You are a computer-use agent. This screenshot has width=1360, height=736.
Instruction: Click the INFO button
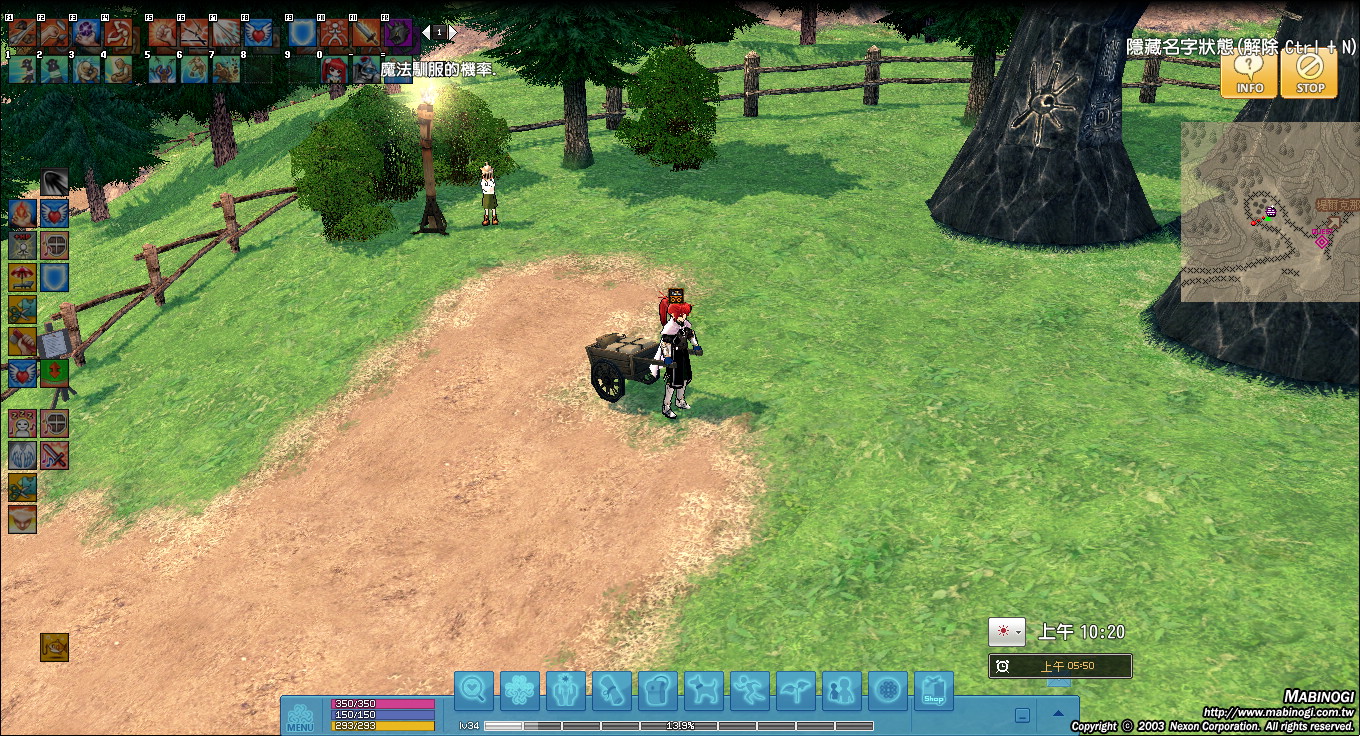click(1249, 74)
